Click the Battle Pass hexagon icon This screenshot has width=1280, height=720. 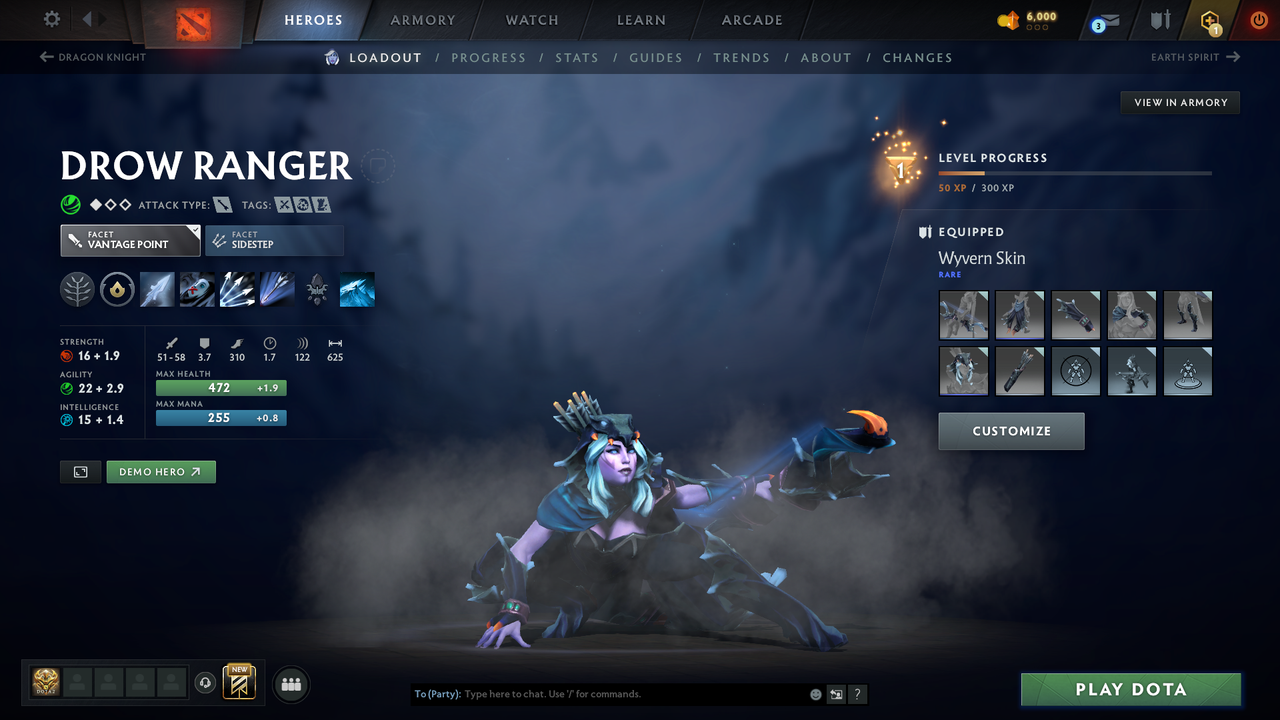click(x=1210, y=20)
